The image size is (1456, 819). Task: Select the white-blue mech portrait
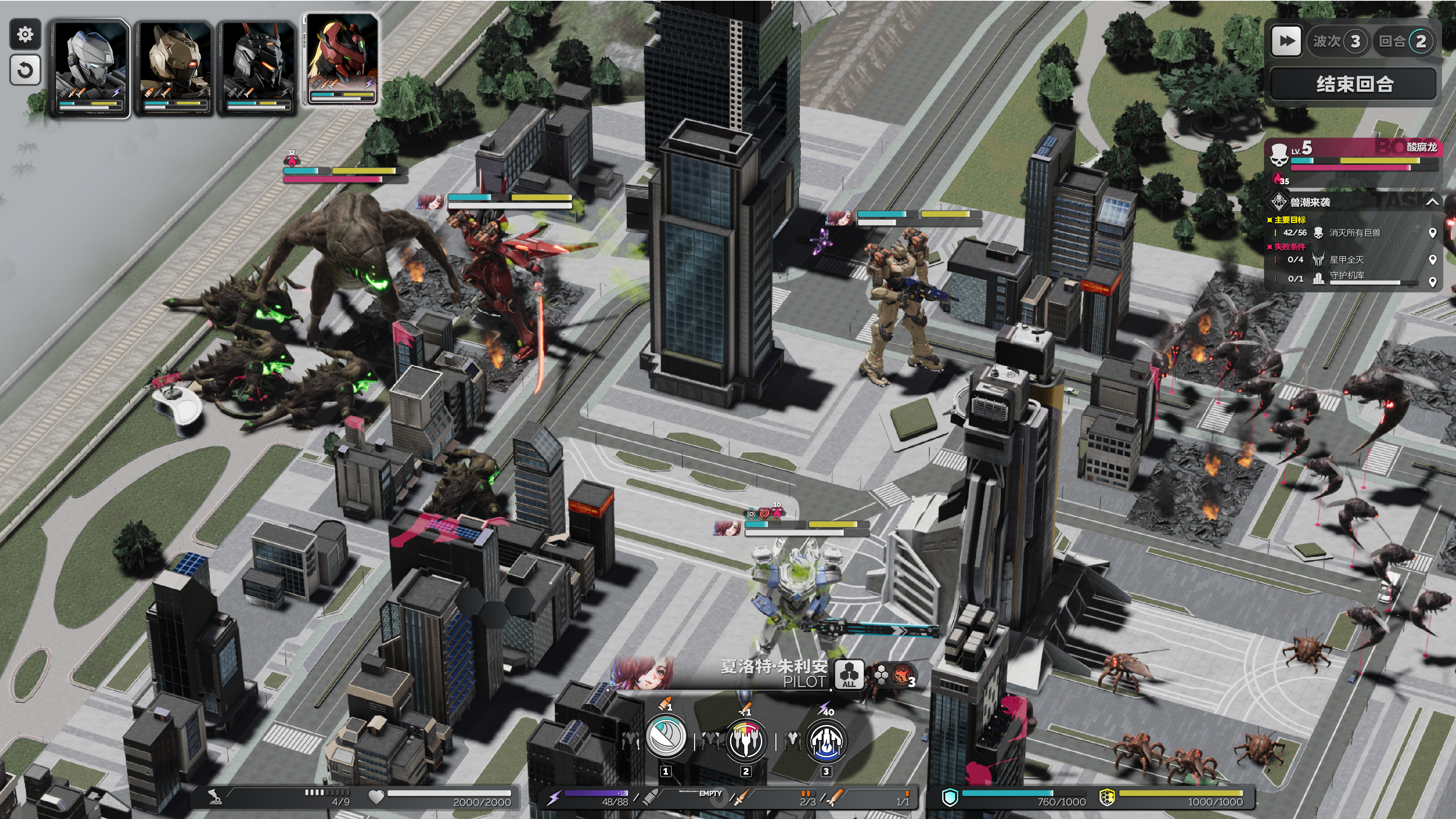click(x=90, y=68)
